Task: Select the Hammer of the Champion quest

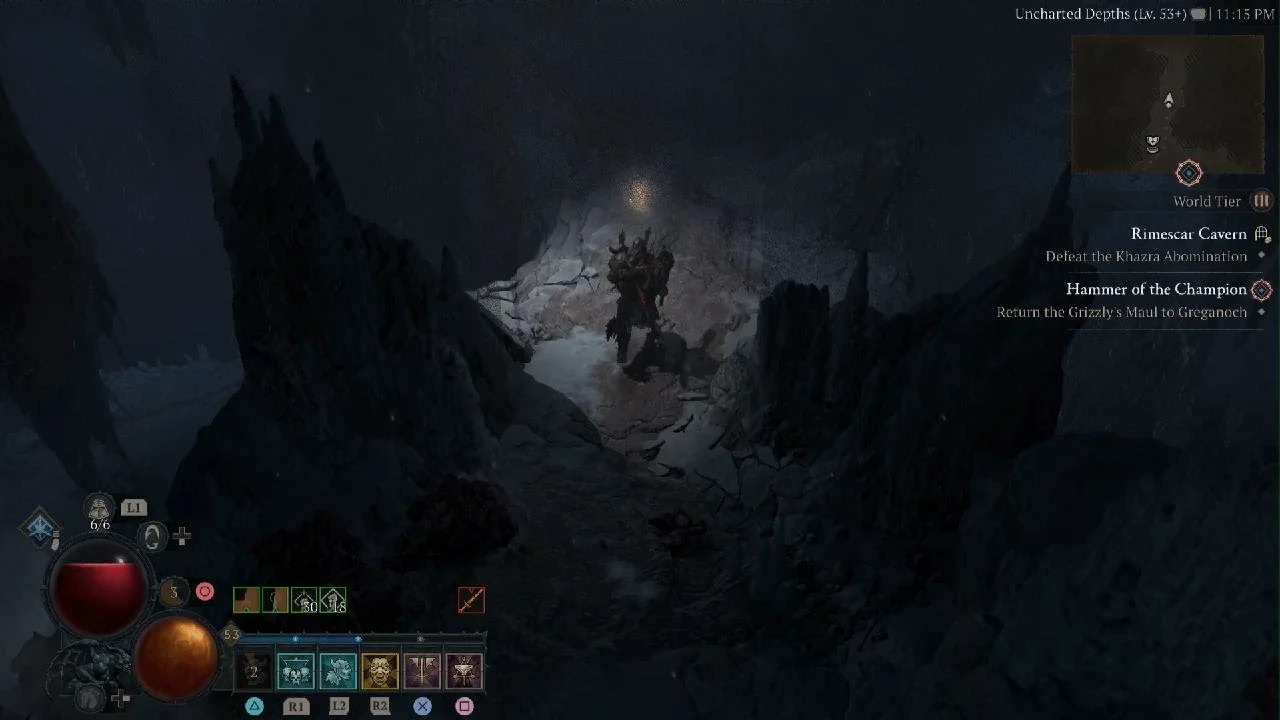Action: click(1156, 289)
